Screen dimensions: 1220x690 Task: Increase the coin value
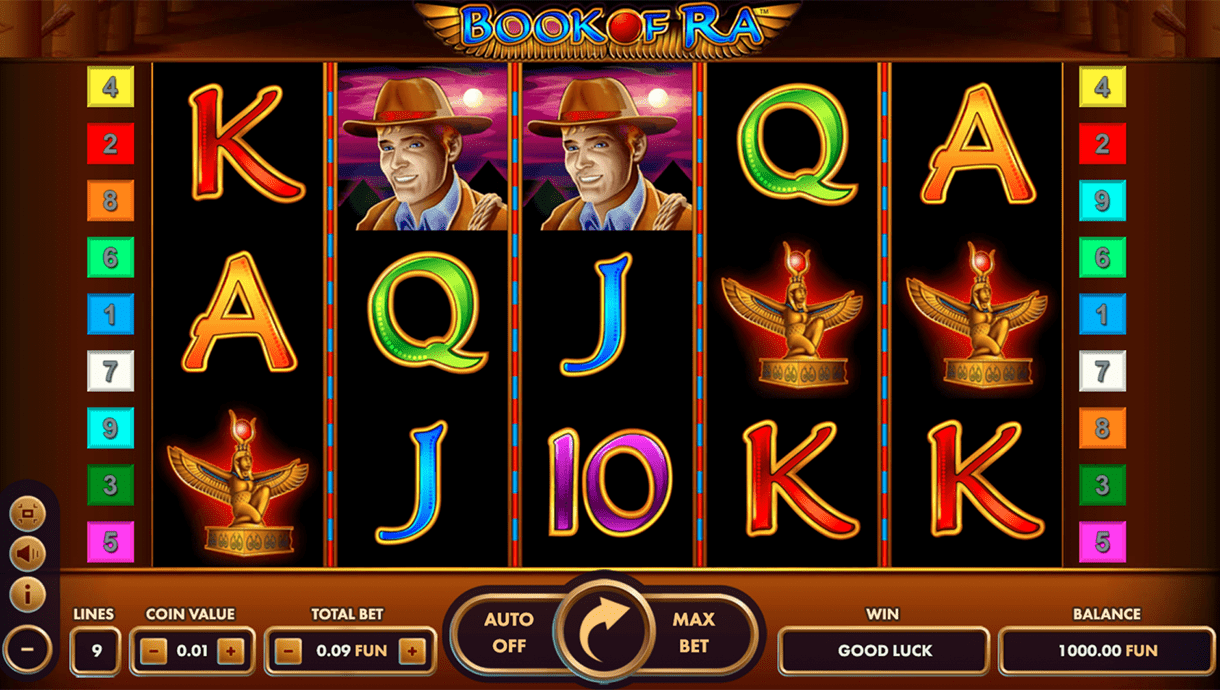pos(231,651)
